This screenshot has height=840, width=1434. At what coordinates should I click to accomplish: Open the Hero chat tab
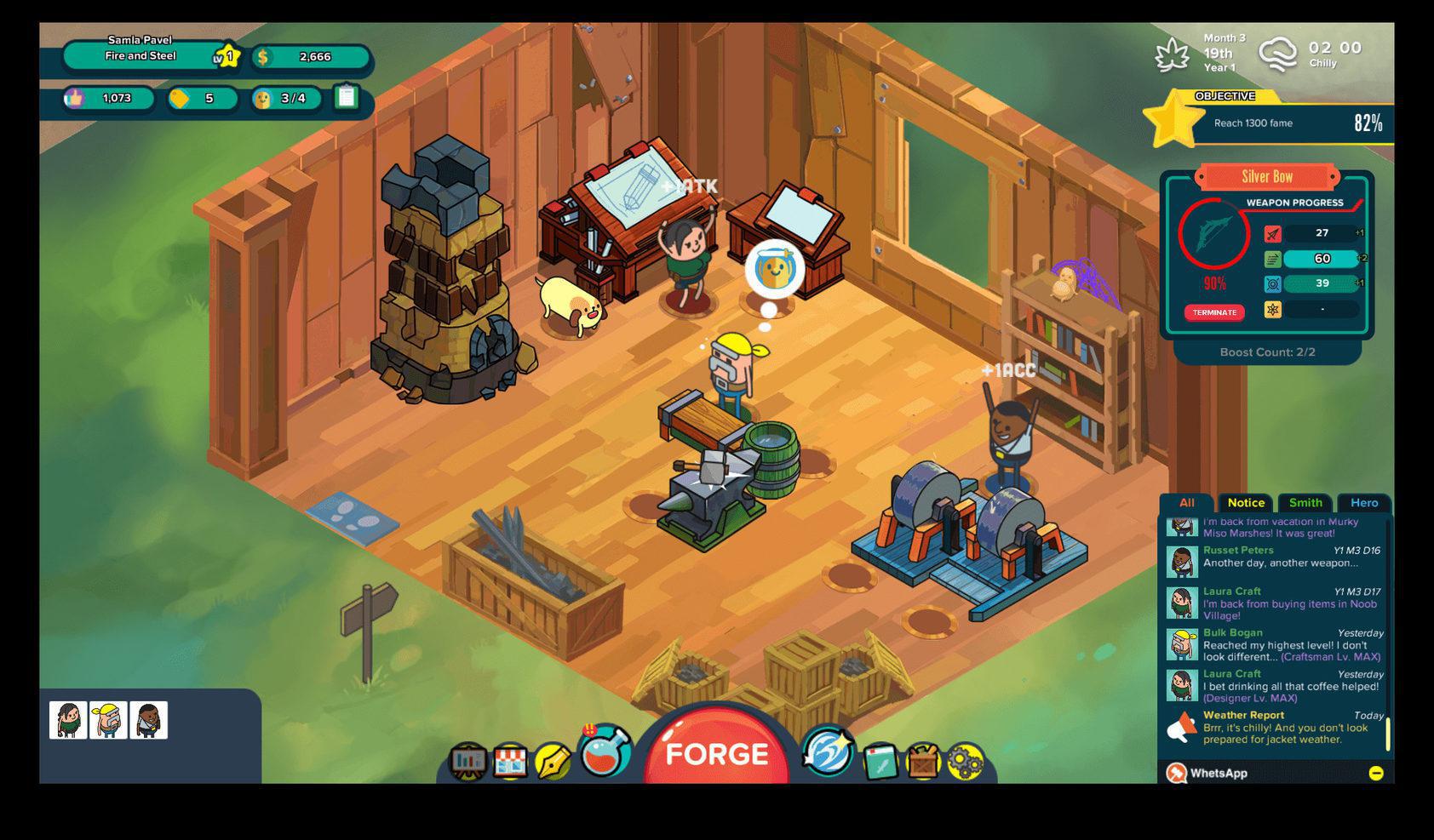pos(1364,503)
